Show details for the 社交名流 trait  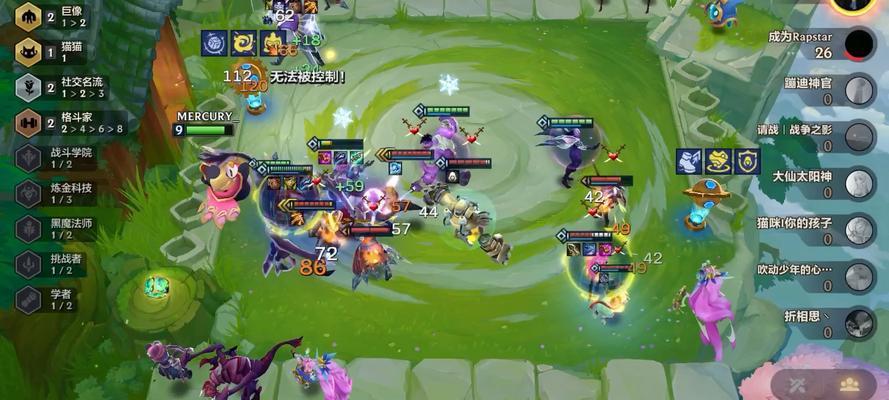tap(60, 87)
